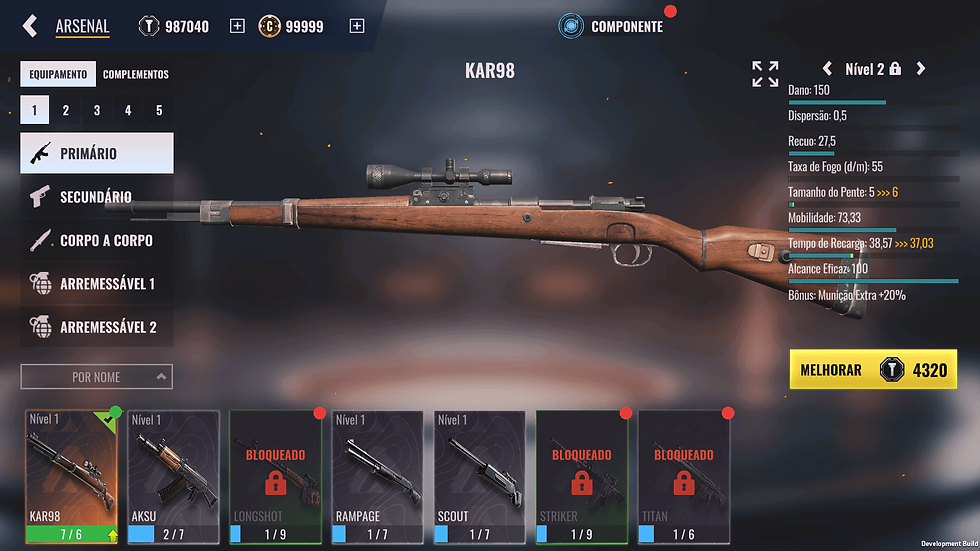
Task: Pick the Rampage shotgun card
Action: pos(377,470)
